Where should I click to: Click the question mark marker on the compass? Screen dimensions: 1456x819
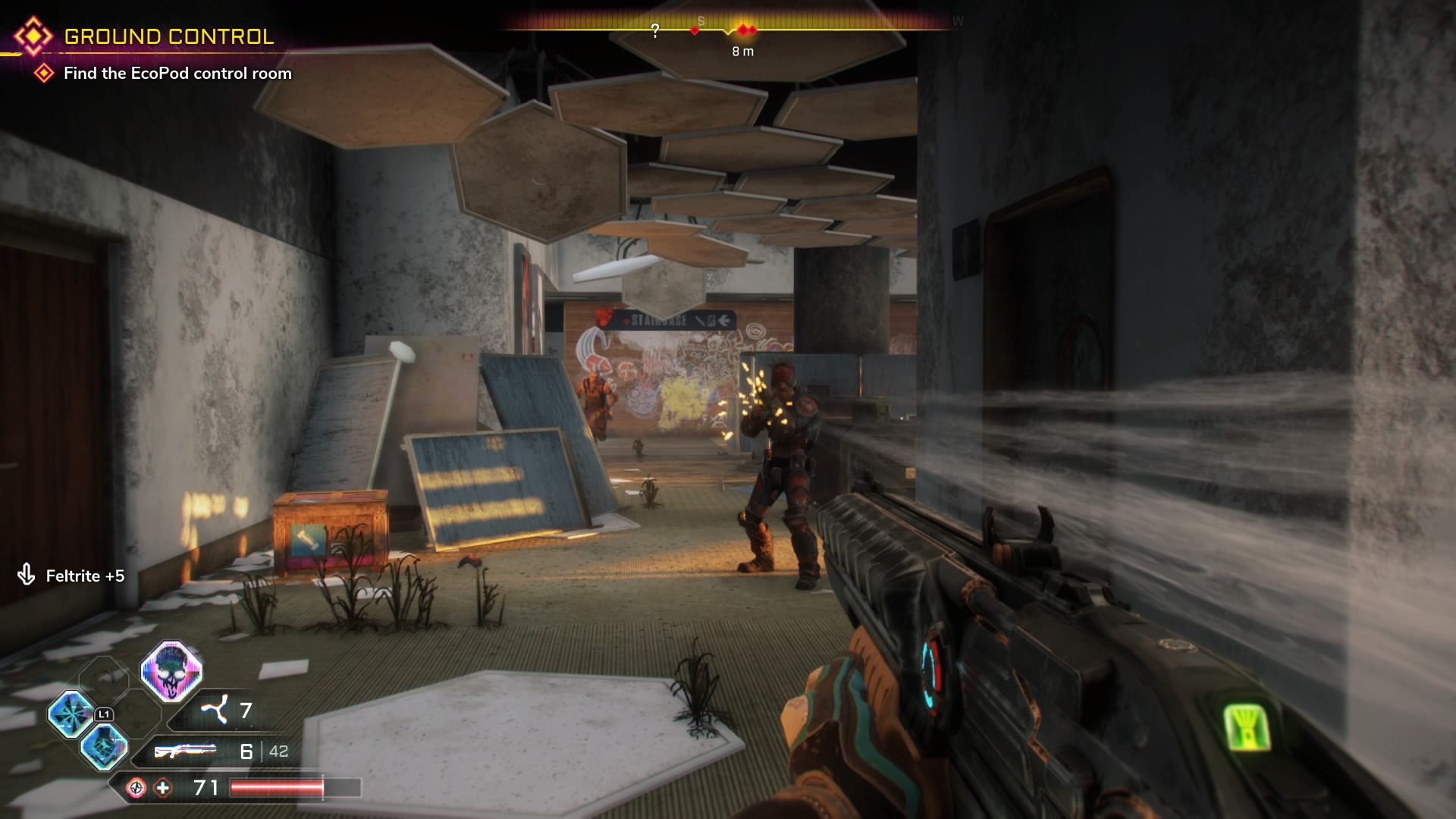coord(655,30)
